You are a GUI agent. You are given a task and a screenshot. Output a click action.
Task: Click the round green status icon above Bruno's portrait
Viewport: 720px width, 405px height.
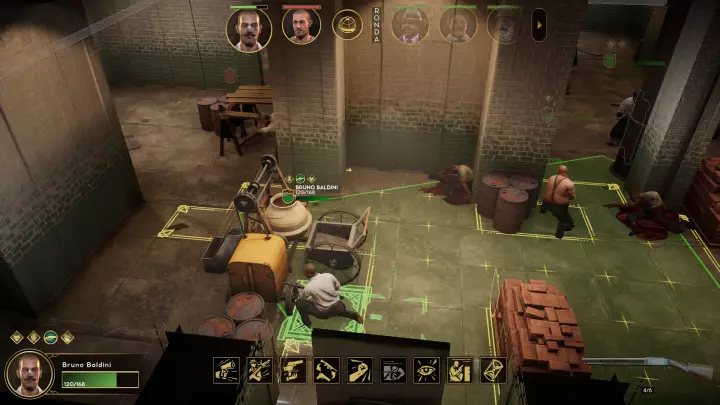(x=50, y=338)
